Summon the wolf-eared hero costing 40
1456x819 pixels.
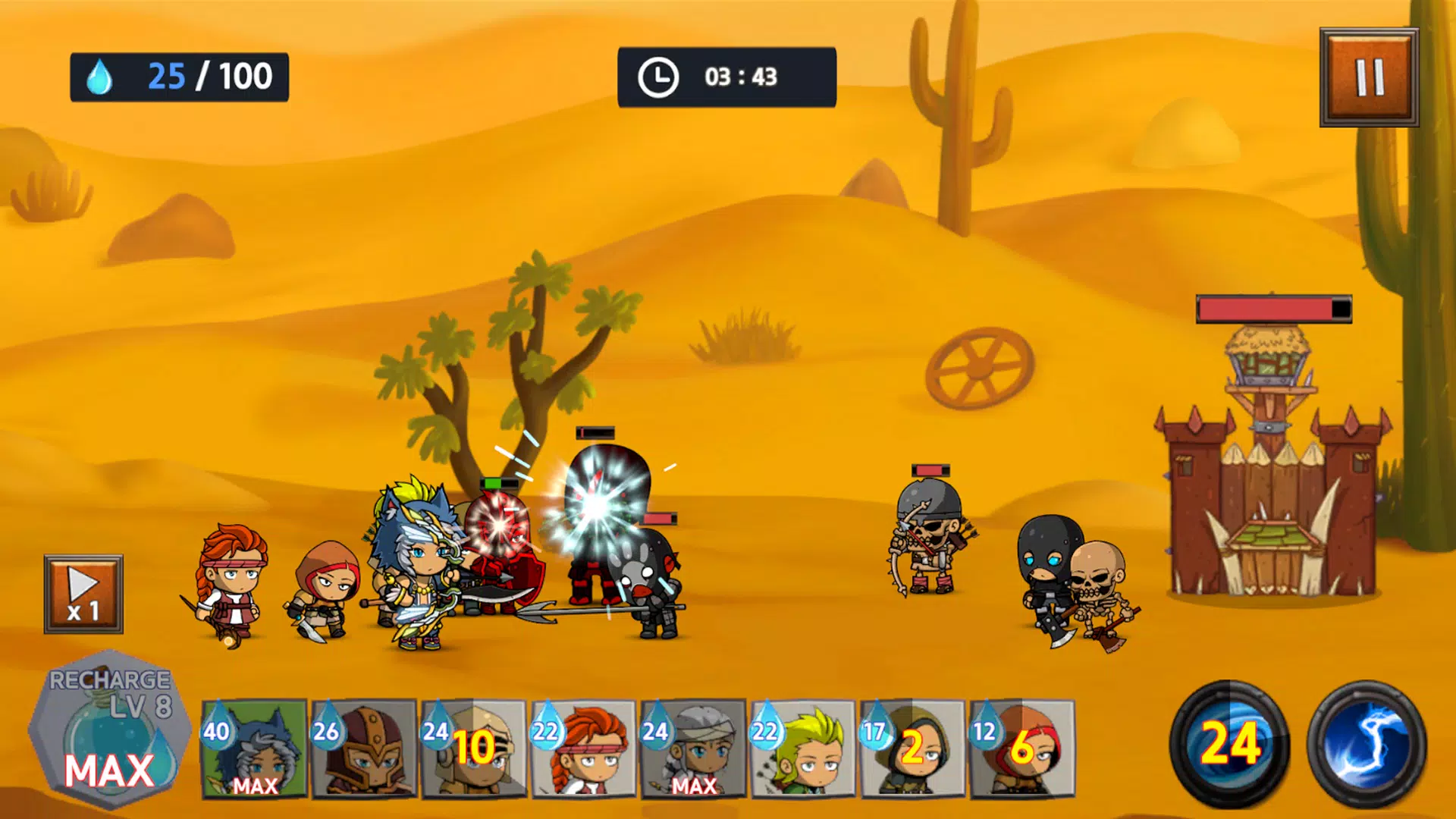coord(255,748)
